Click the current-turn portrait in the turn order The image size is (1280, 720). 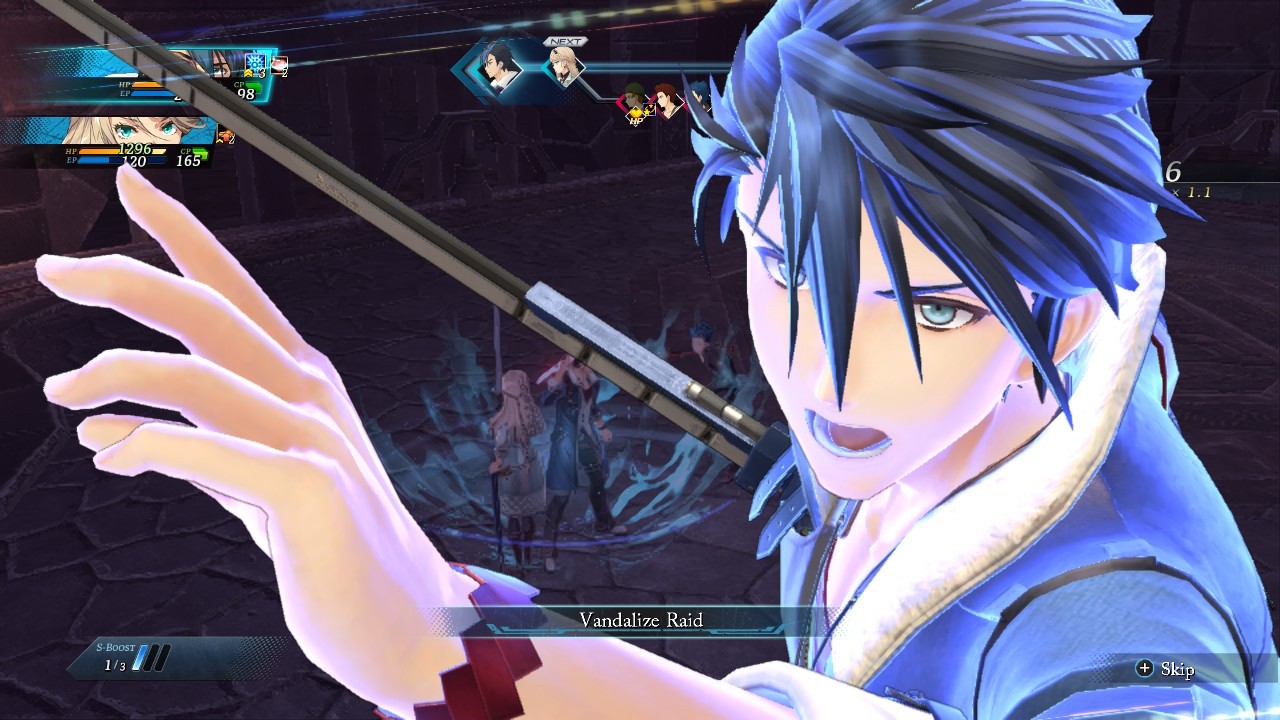(498, 68)
